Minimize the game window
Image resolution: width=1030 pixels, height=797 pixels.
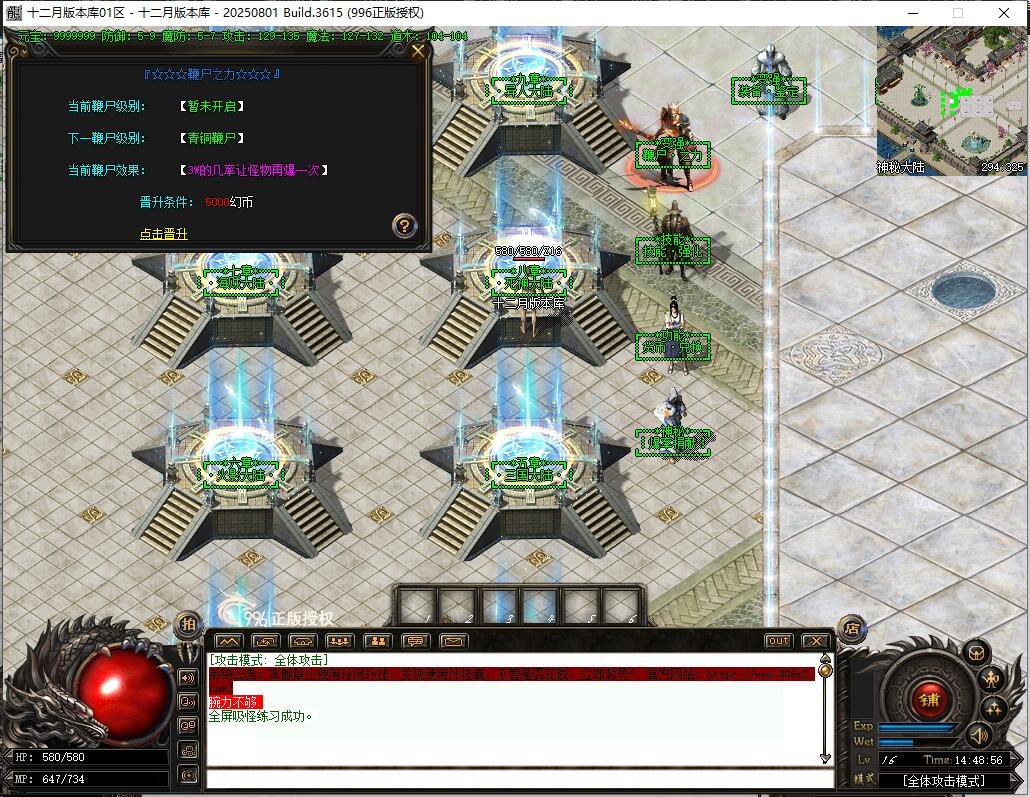click(x=911, y=13)
